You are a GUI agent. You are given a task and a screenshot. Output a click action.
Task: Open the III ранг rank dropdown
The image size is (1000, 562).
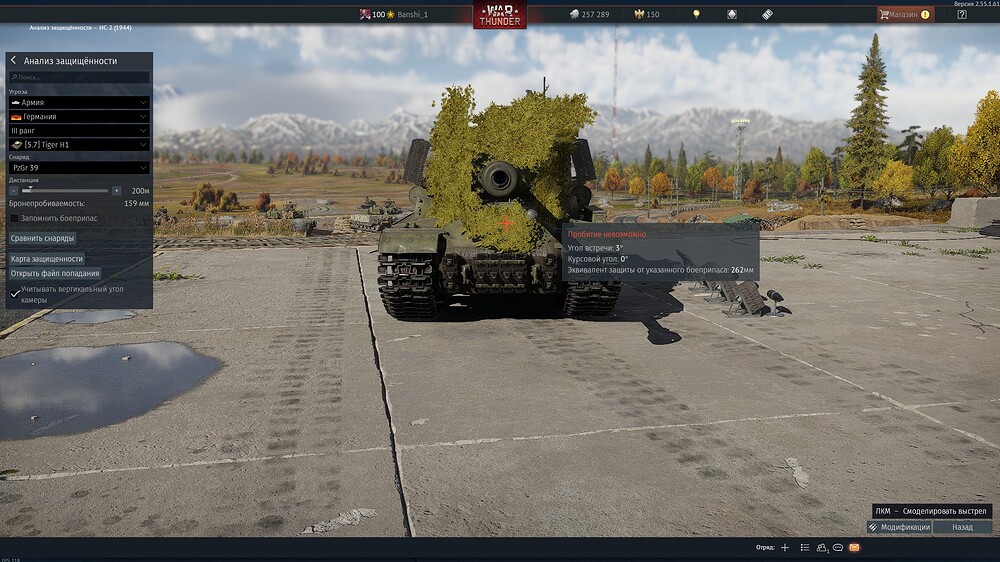tap(79, 130)
